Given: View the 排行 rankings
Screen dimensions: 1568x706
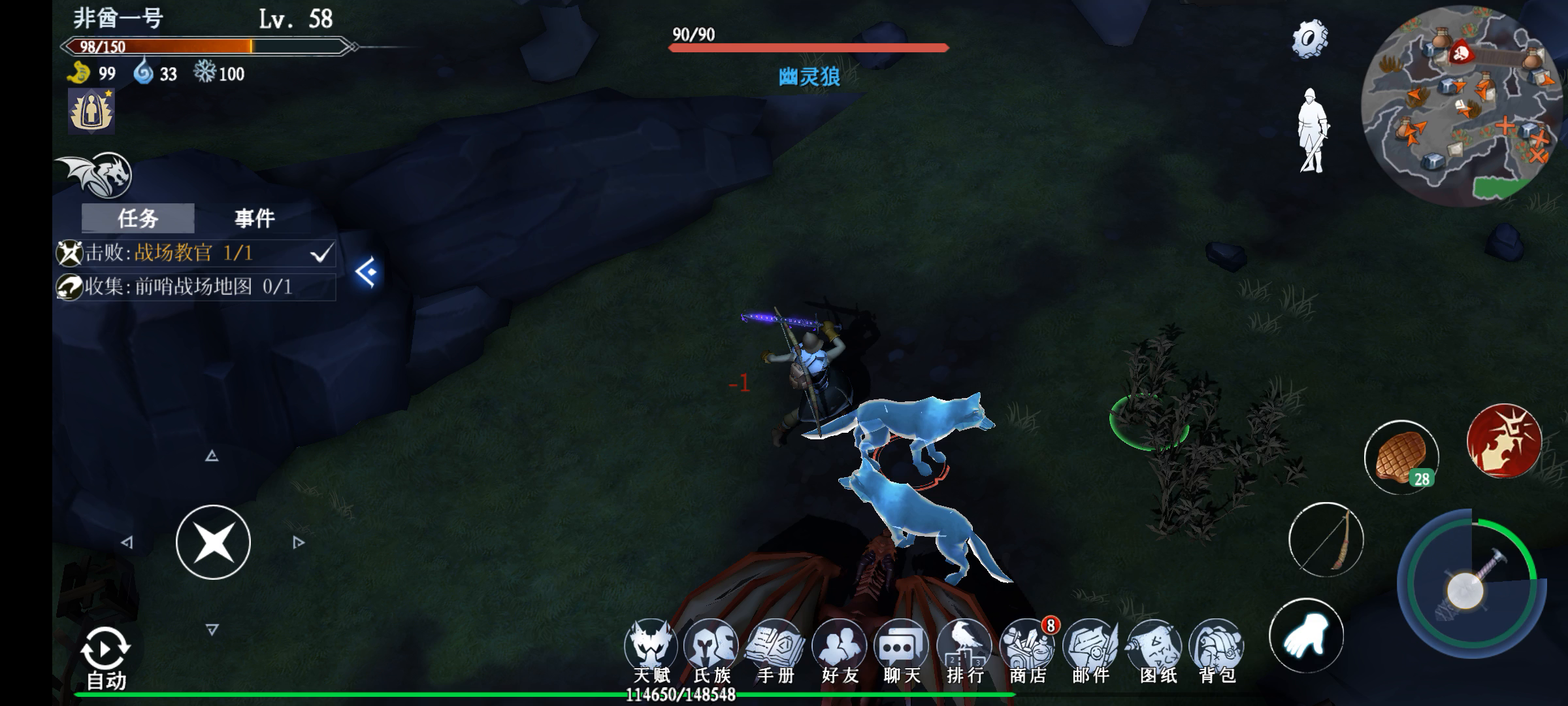Looking at the screenshot, I should pos(965,652).
